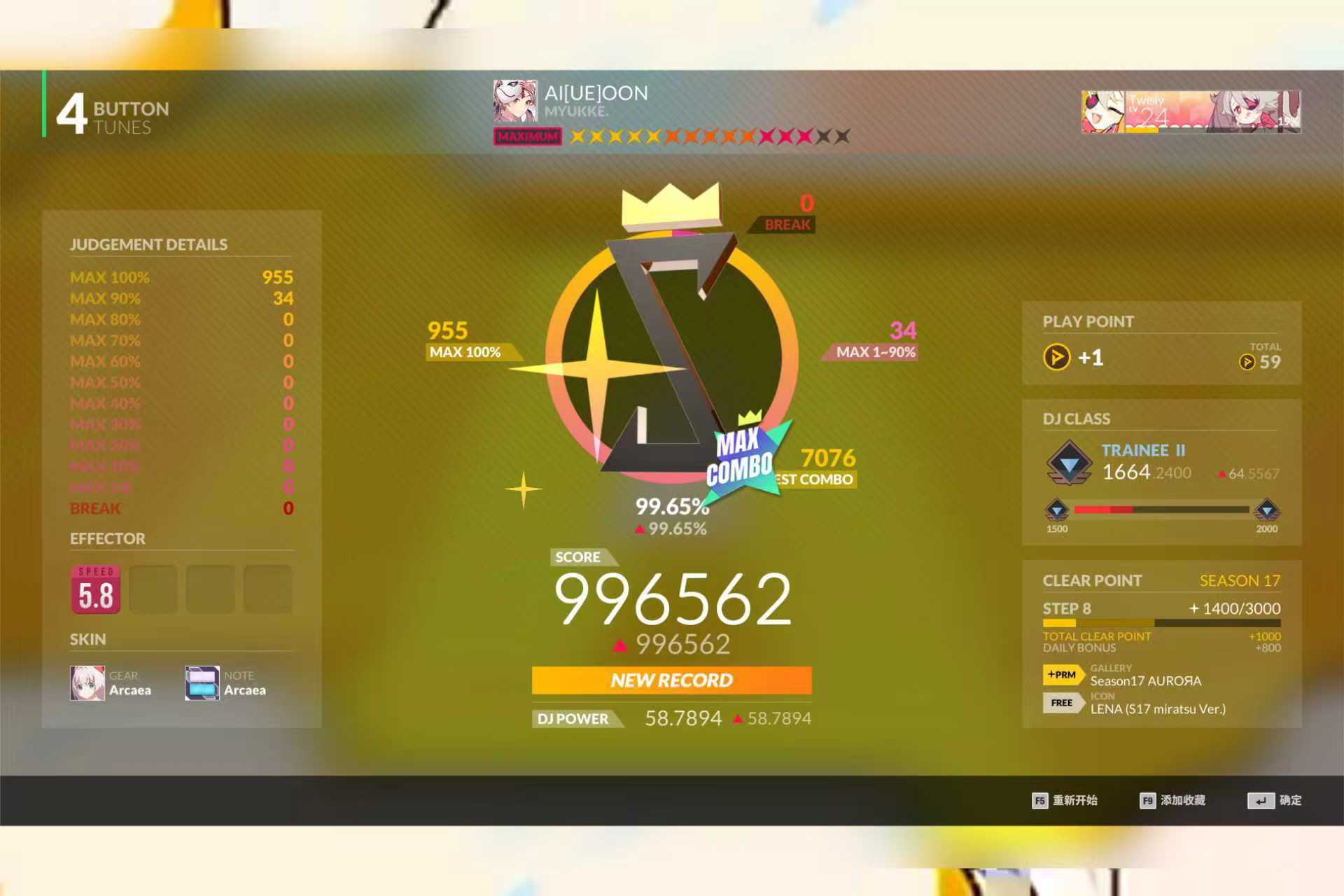Open the EFFECTOR section
The height and width of the screenshot is (896, 1344).
pos(107,538)
